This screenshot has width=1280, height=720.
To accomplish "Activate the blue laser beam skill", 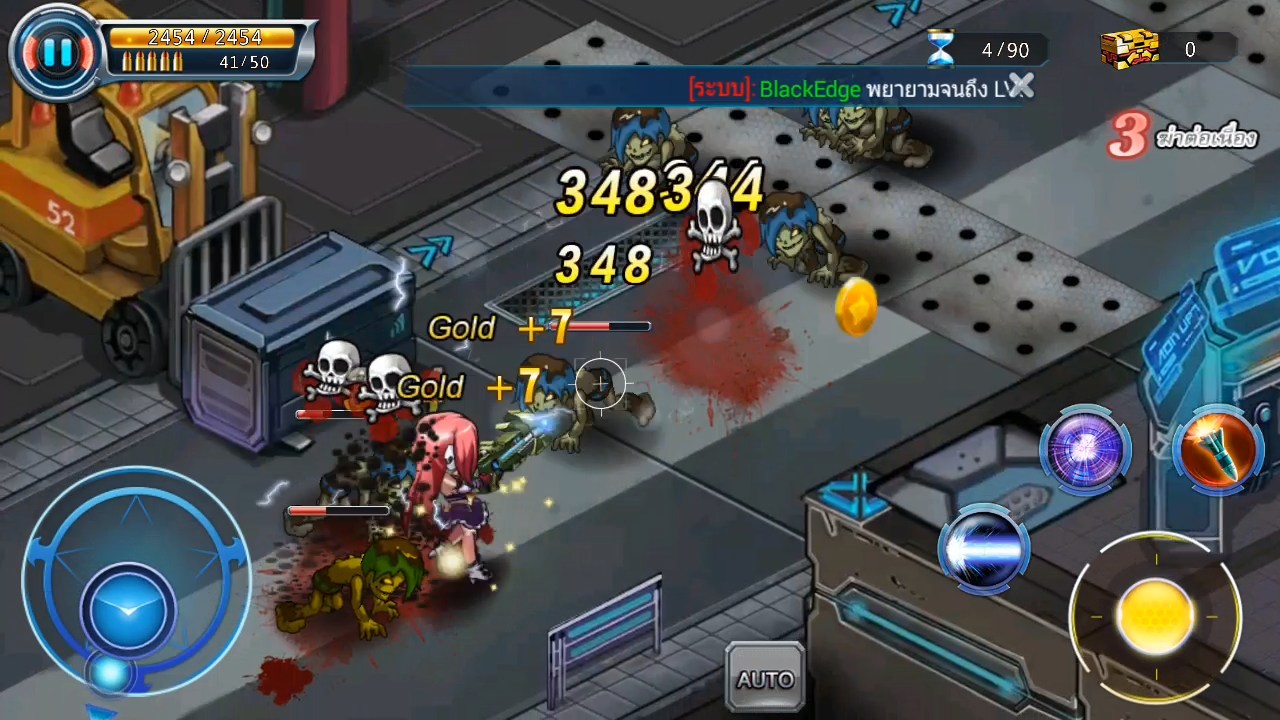I will click(x=983, y=549).
